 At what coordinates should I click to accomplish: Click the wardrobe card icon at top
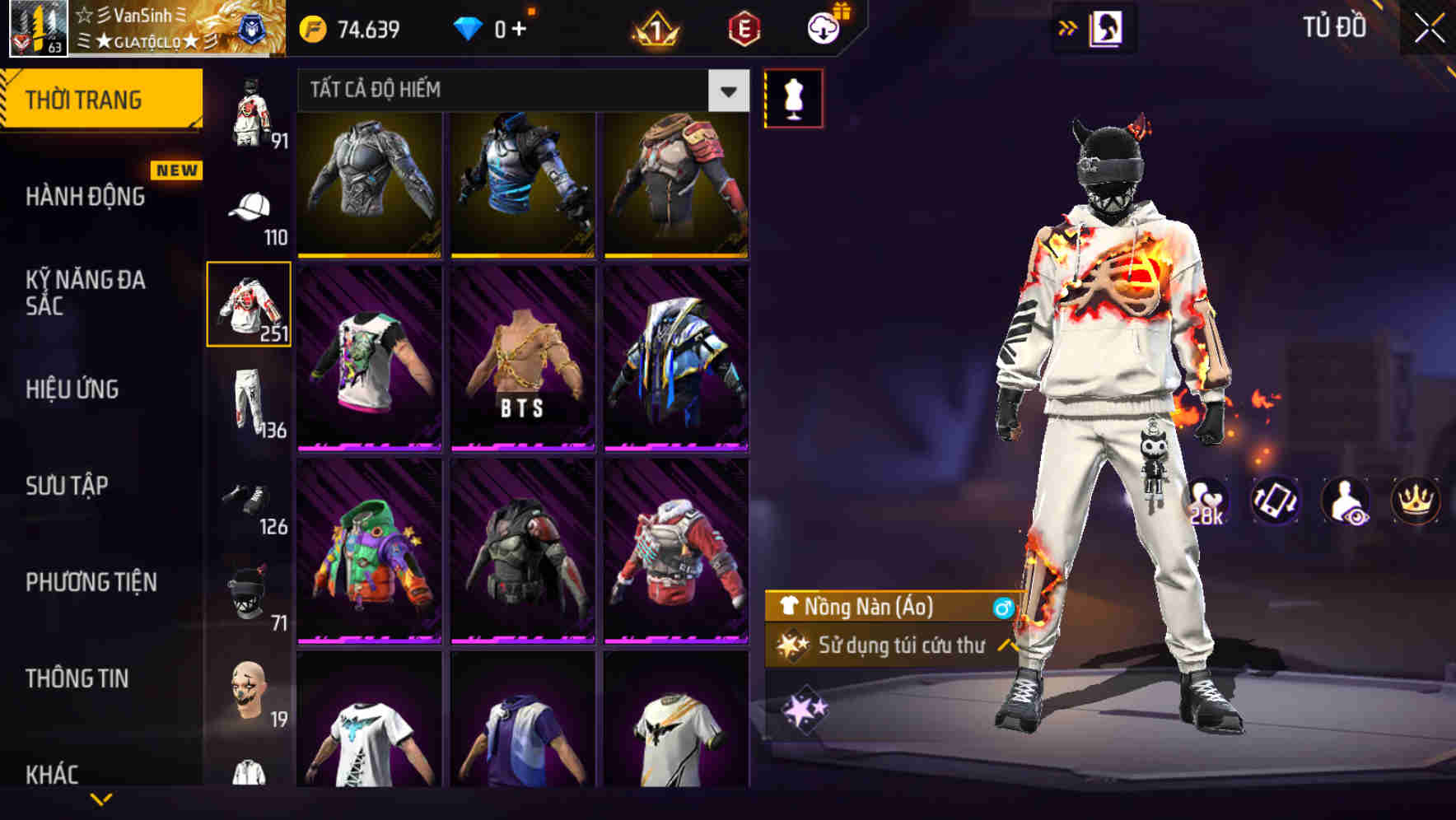[1107, 27]
